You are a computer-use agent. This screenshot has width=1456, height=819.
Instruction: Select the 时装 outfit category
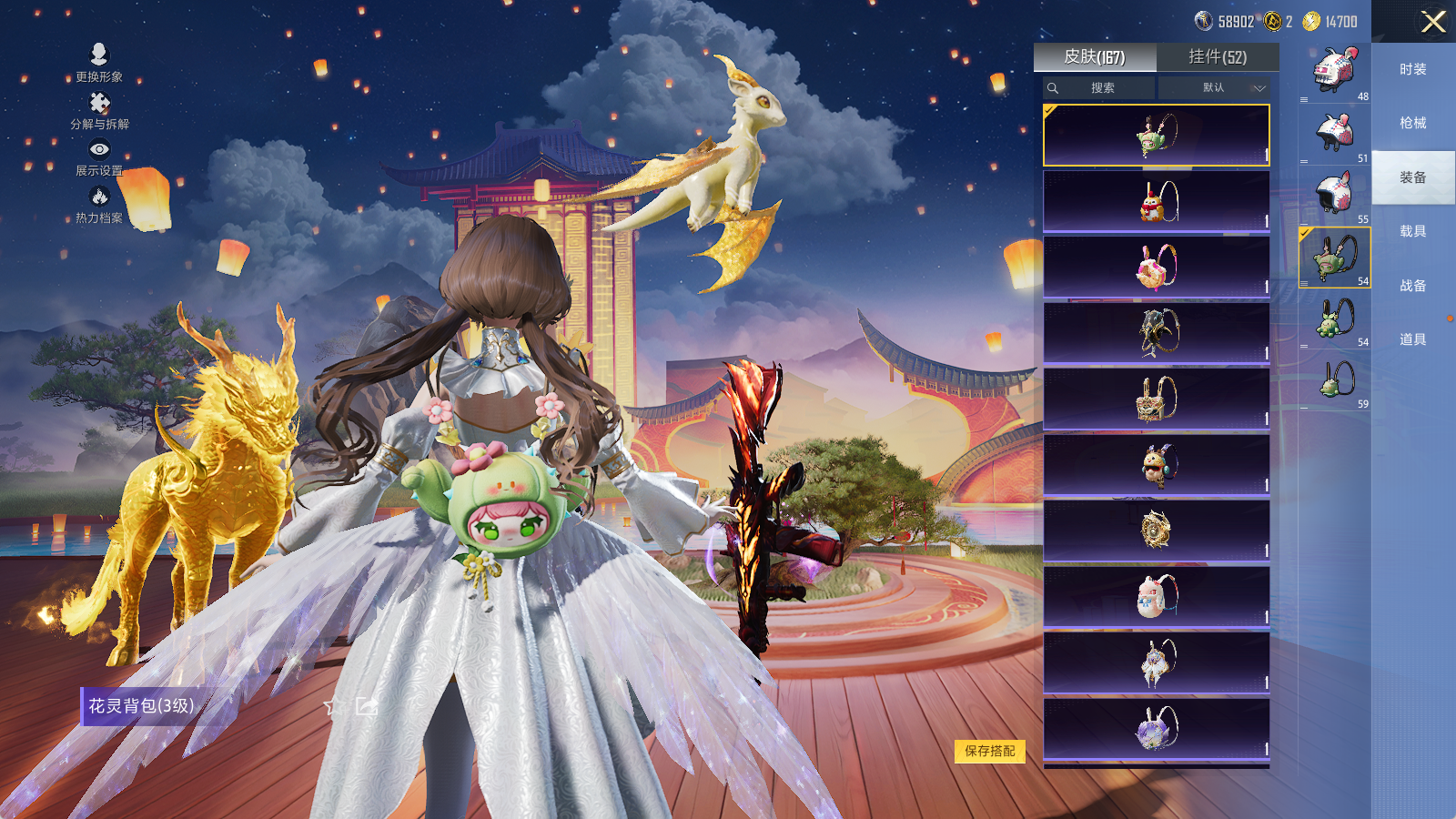(x=1412, y=69)
